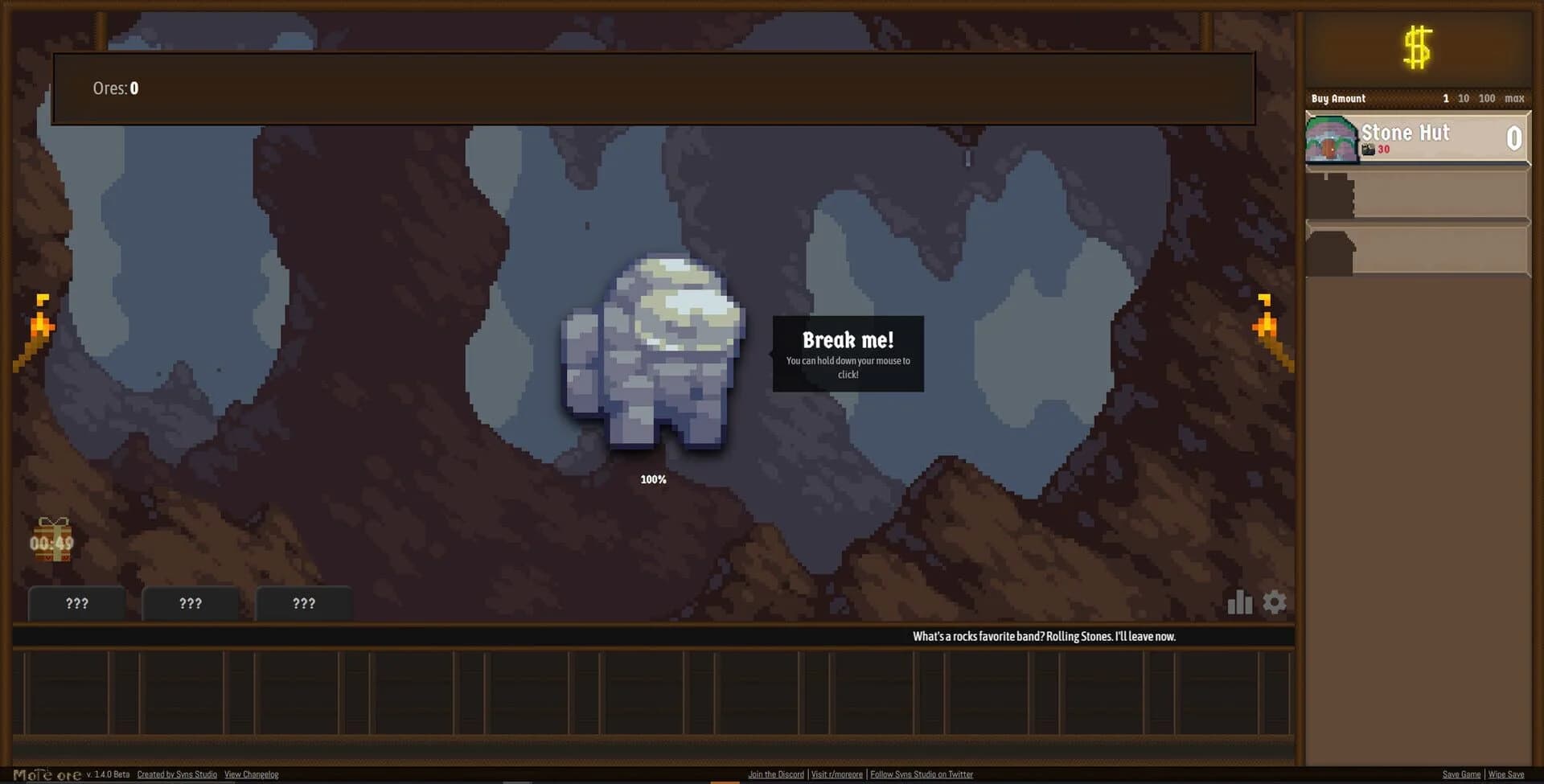Expand the second locked shop slot
This screenshot has width=1544, height=784.
tap(1417, 251)
